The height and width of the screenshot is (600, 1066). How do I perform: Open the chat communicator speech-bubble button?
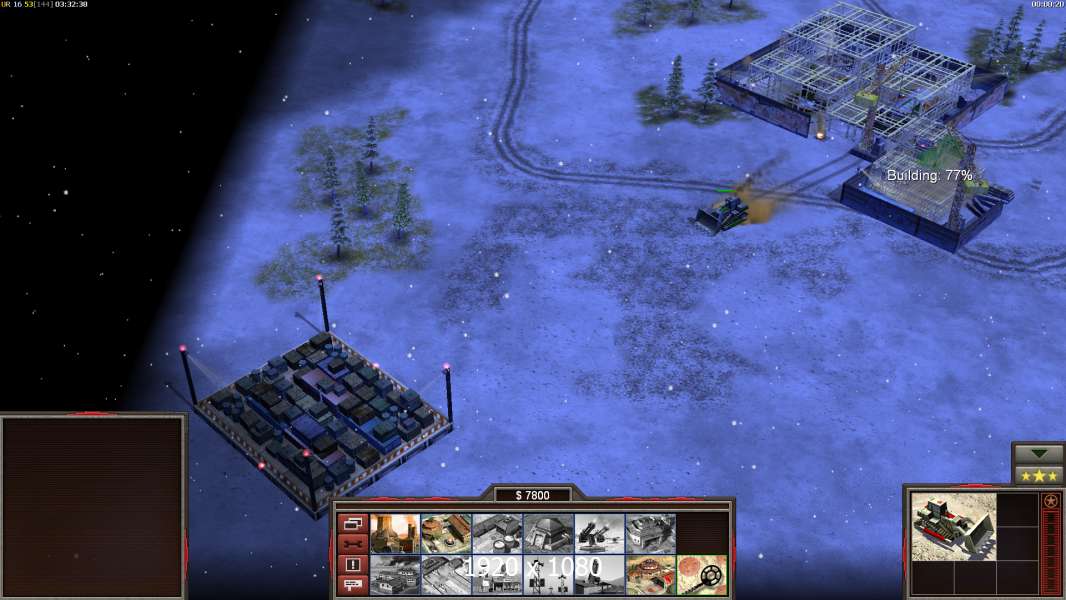[x=352, y=585]
